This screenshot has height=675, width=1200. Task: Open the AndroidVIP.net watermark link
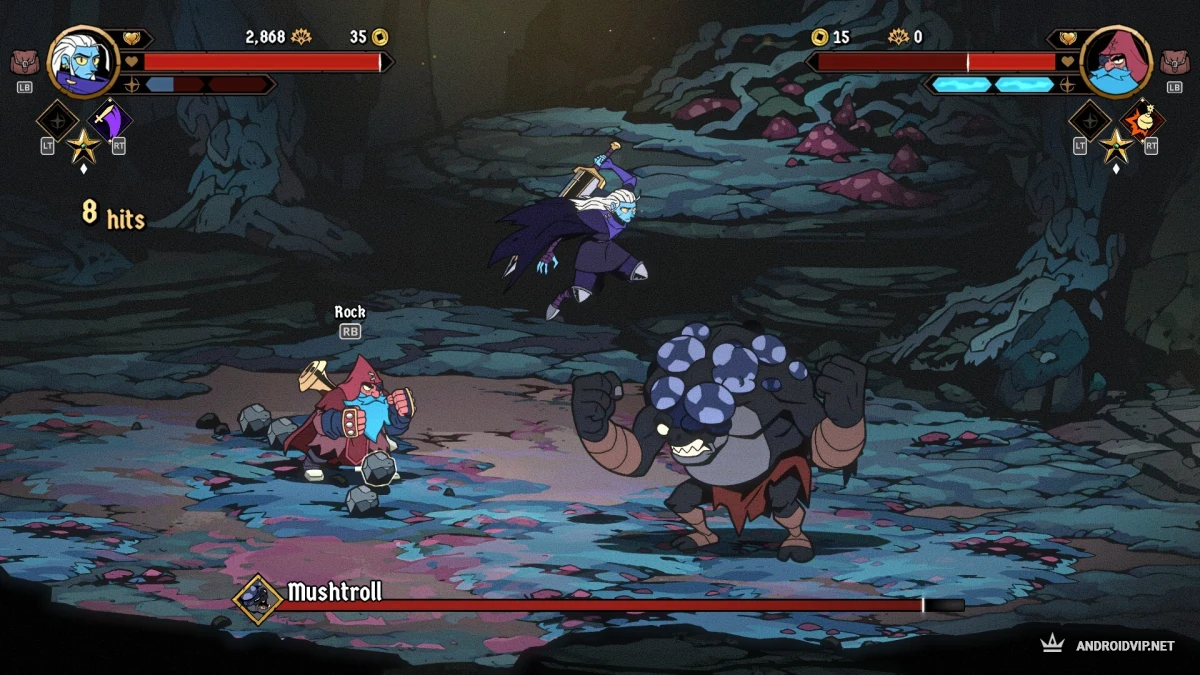1109,645
